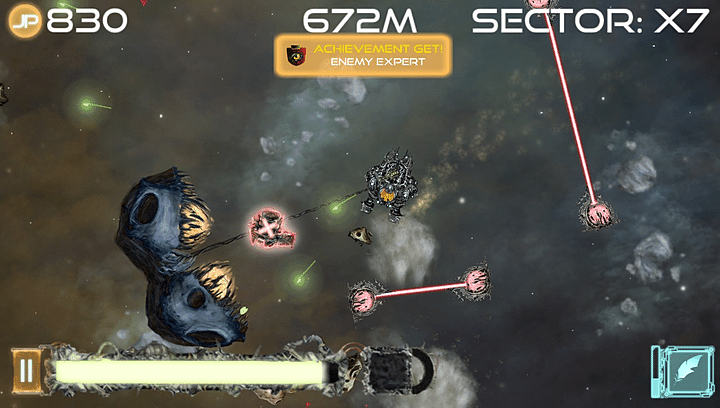Activate the feather ability button
The image size is (720, 408).
point(684,370)
